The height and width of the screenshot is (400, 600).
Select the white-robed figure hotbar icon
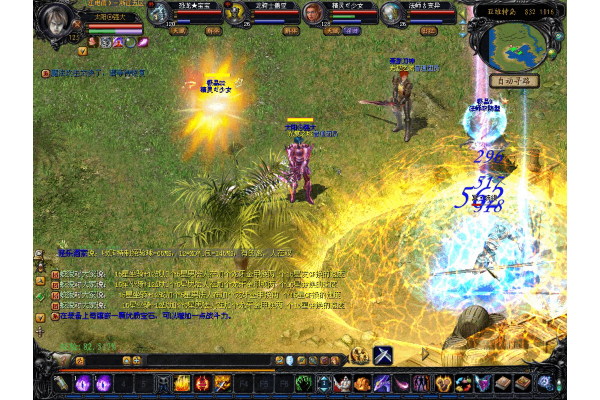click(344, 382)
